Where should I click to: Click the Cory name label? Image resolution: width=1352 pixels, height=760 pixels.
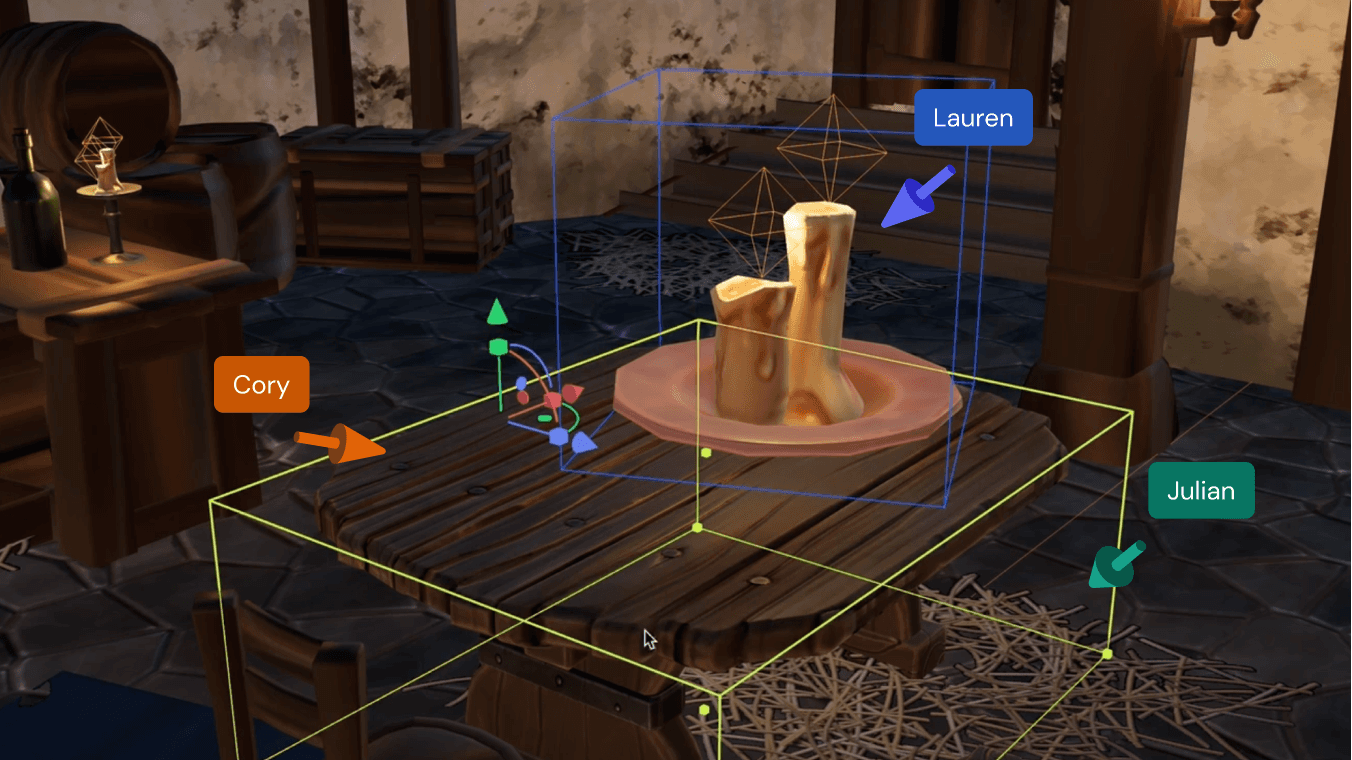coord(261,384)
